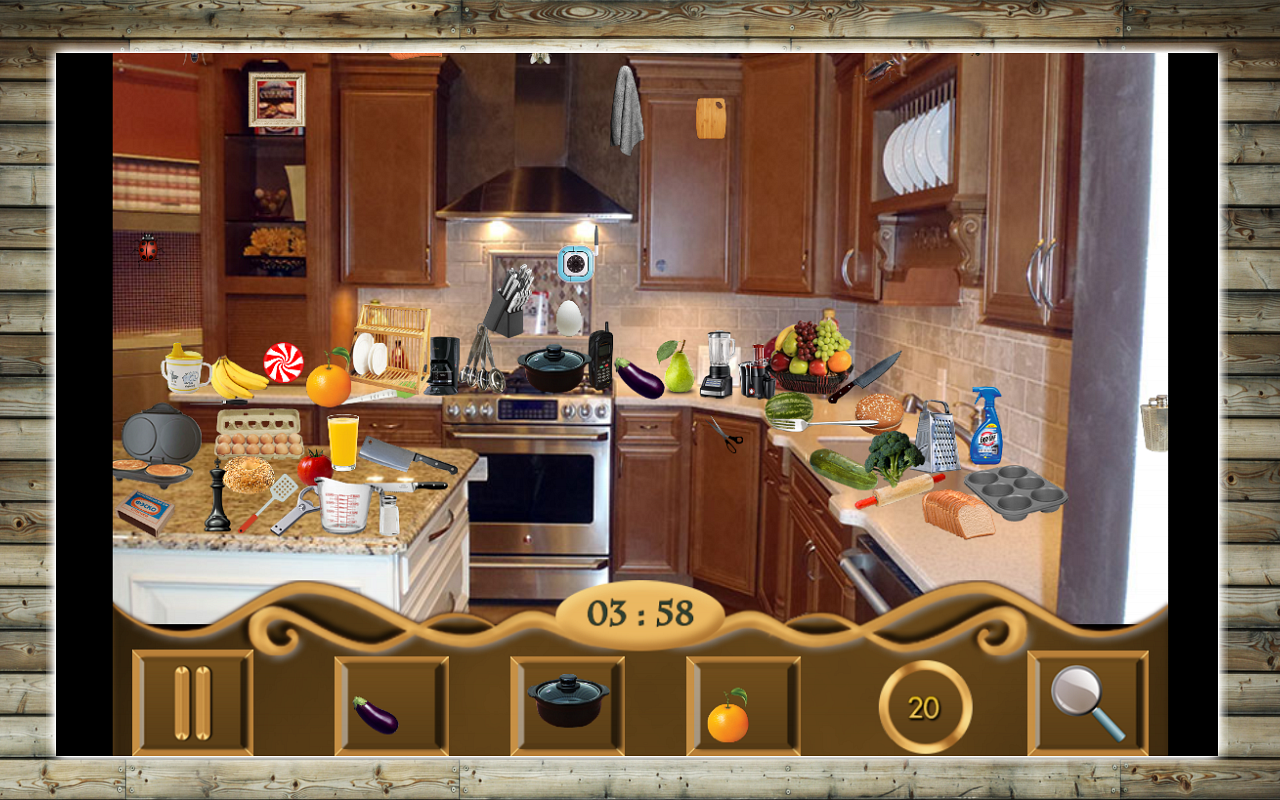Click the blender on the counter
1280x800 pixels.
716,360
